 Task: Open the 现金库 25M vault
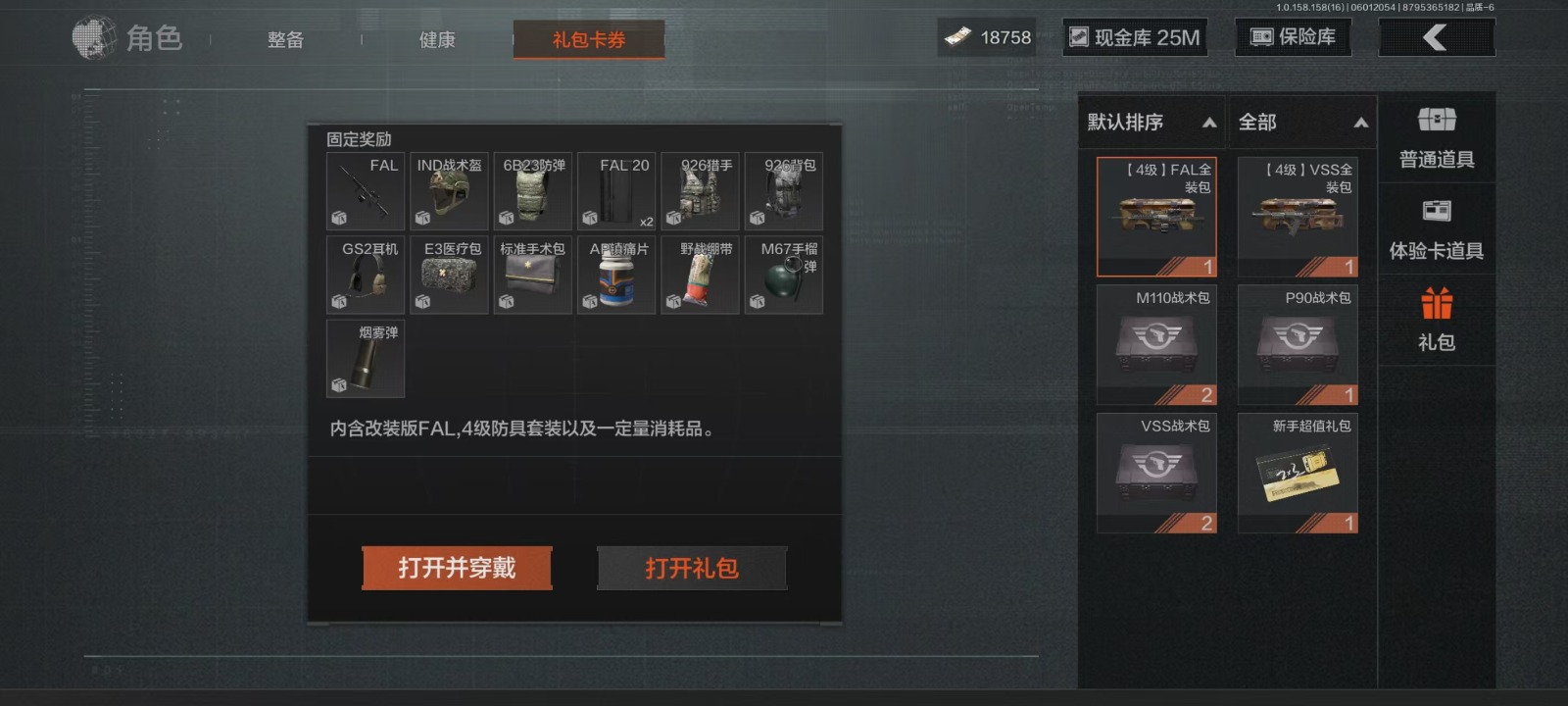[x=1135, y=37]
